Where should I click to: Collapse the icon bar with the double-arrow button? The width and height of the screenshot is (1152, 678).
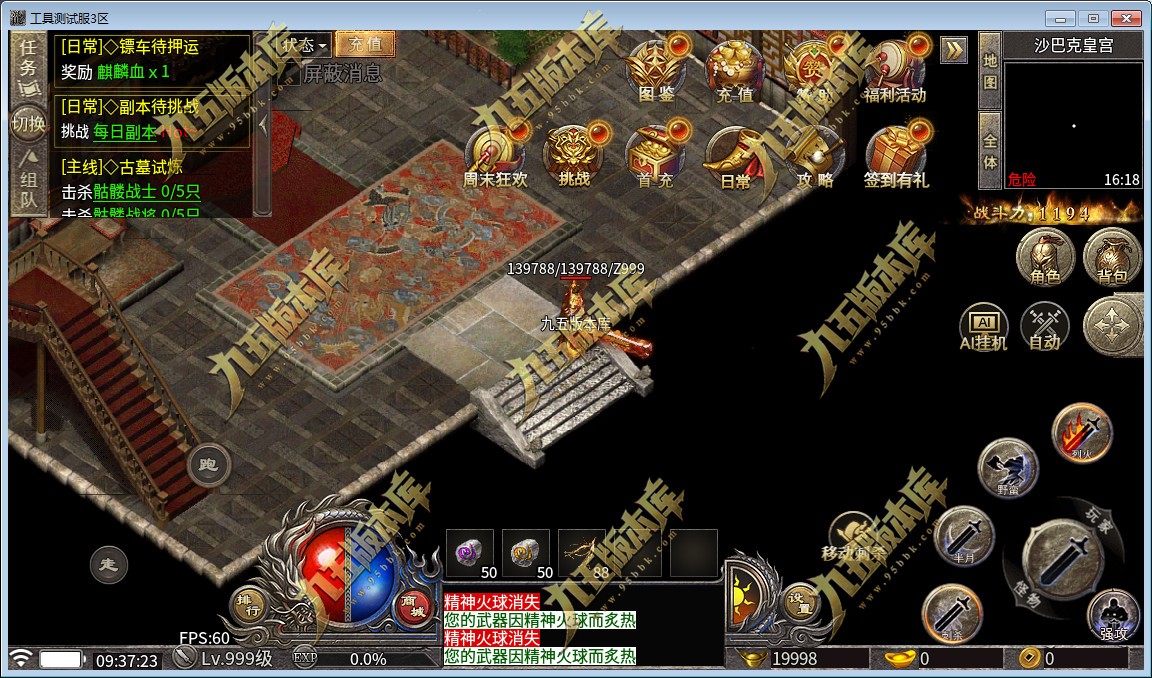pyautogui.click(x=954, y=50)
